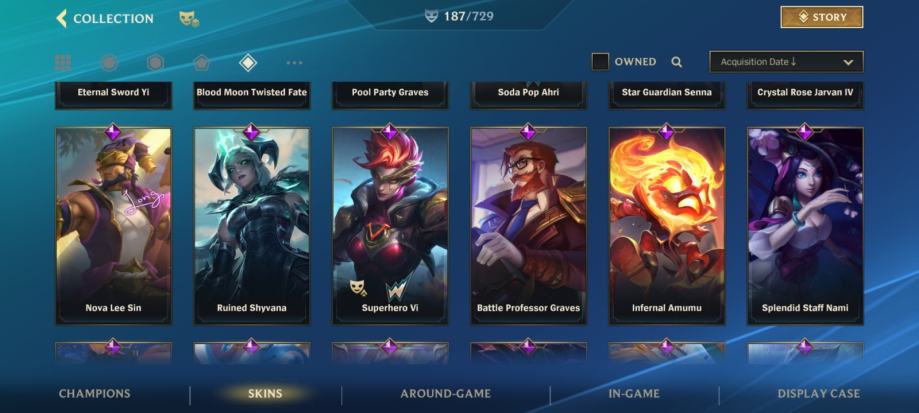Switch to the Champions tab

94,394
